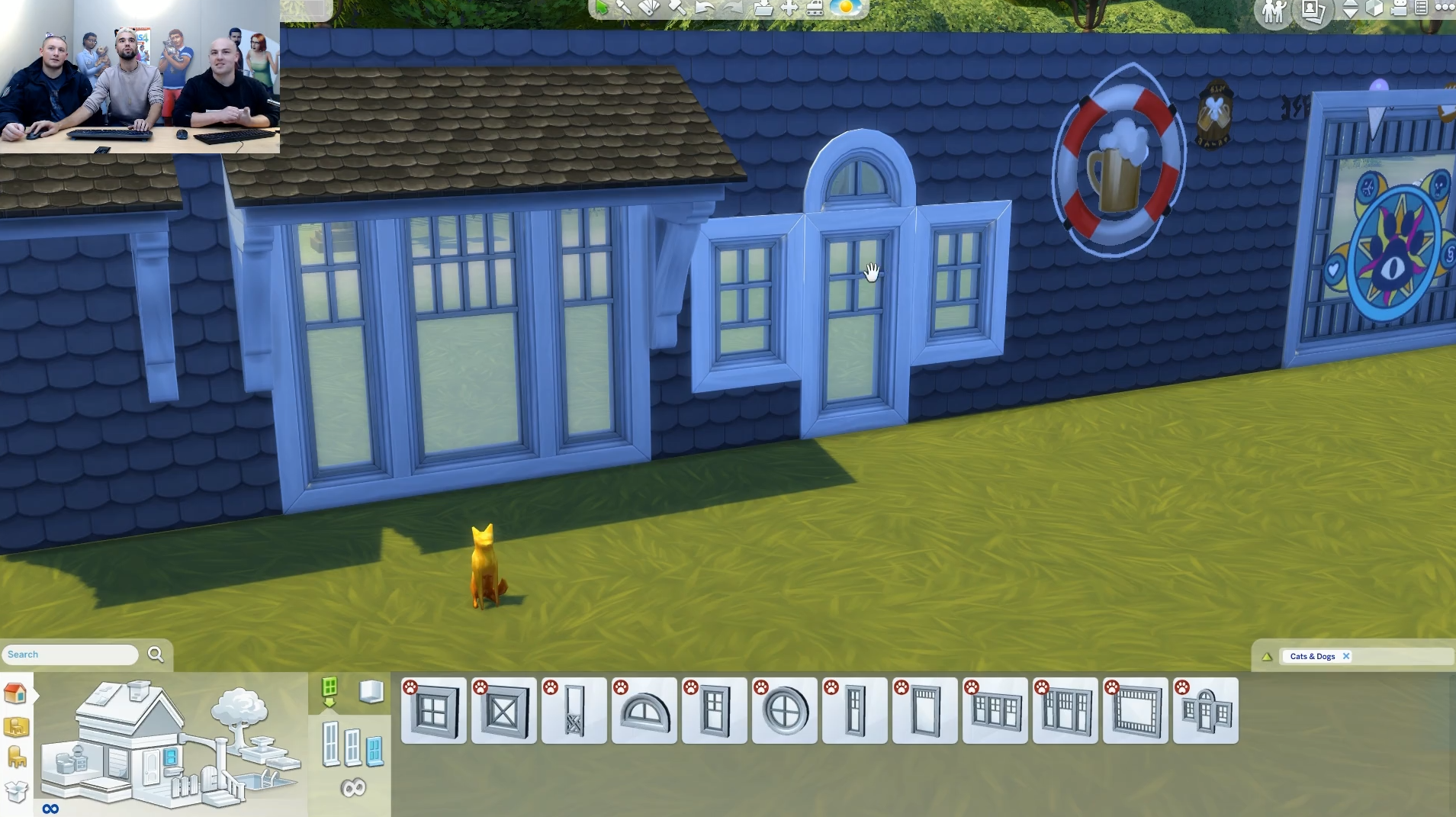This screenshot has height=817, width=1456.
Task: Click the magnifying glass search button
Action: coord(156,655)
